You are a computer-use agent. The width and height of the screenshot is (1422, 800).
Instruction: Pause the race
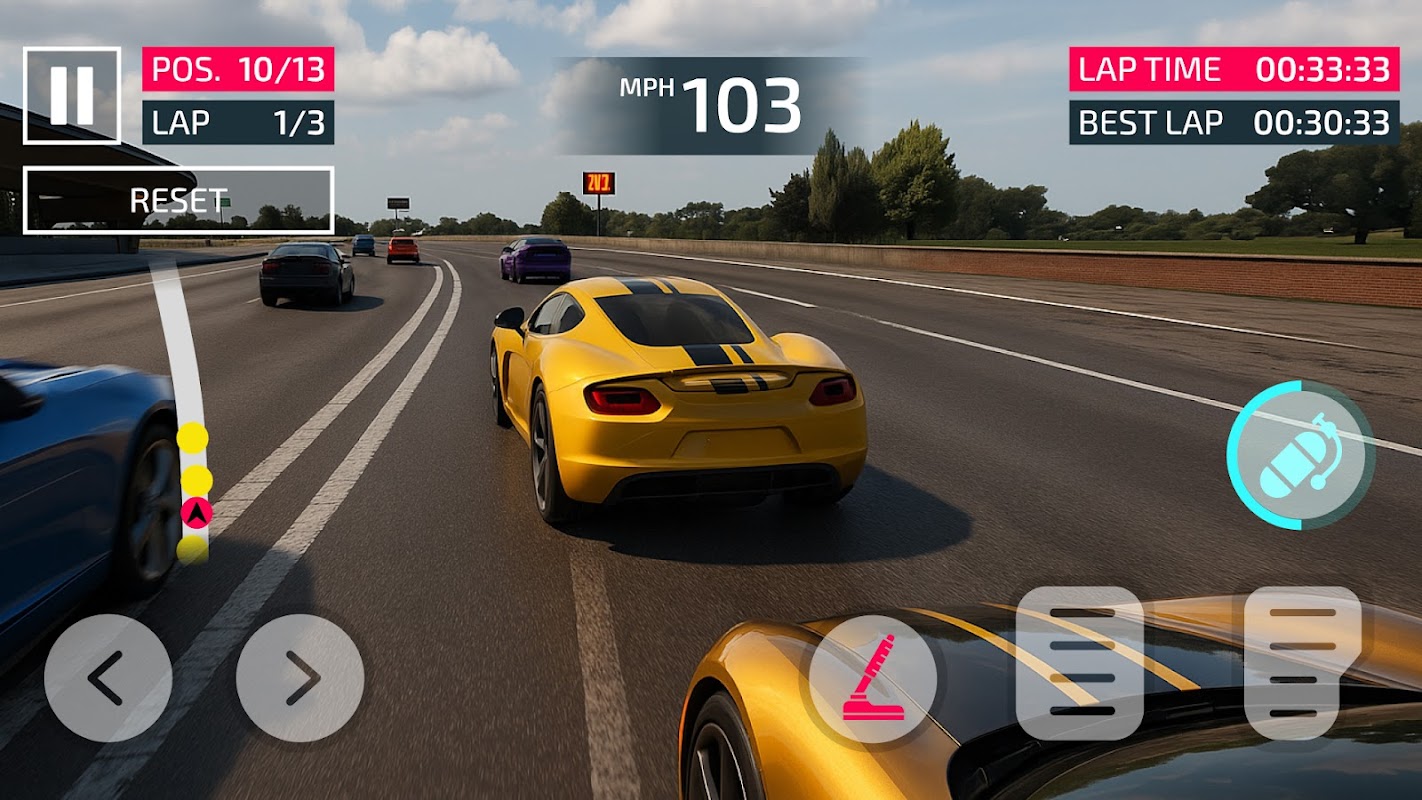pyautogui.click(x=72, y=95)
